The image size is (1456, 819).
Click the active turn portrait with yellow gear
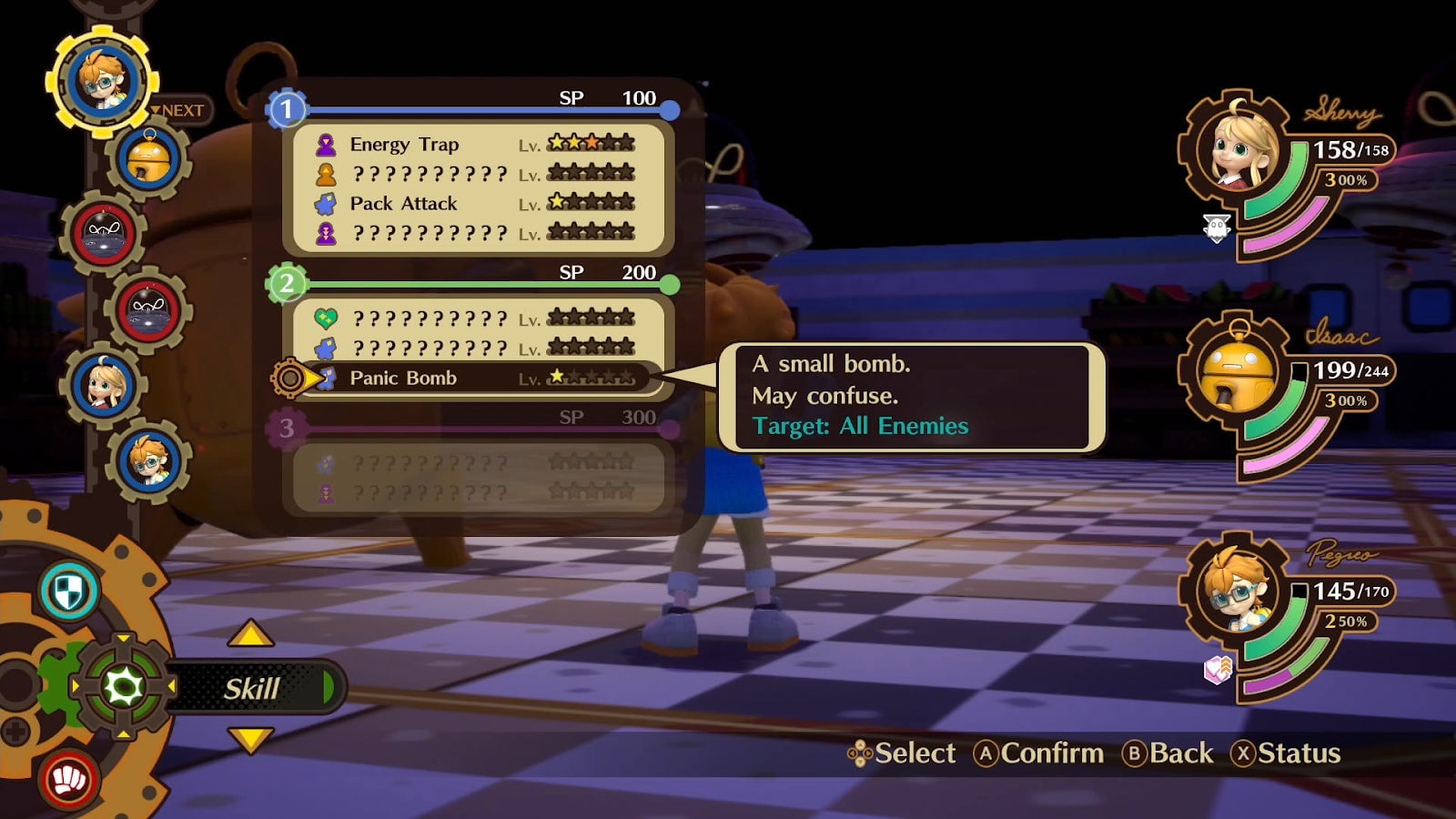tap(102, 80)
